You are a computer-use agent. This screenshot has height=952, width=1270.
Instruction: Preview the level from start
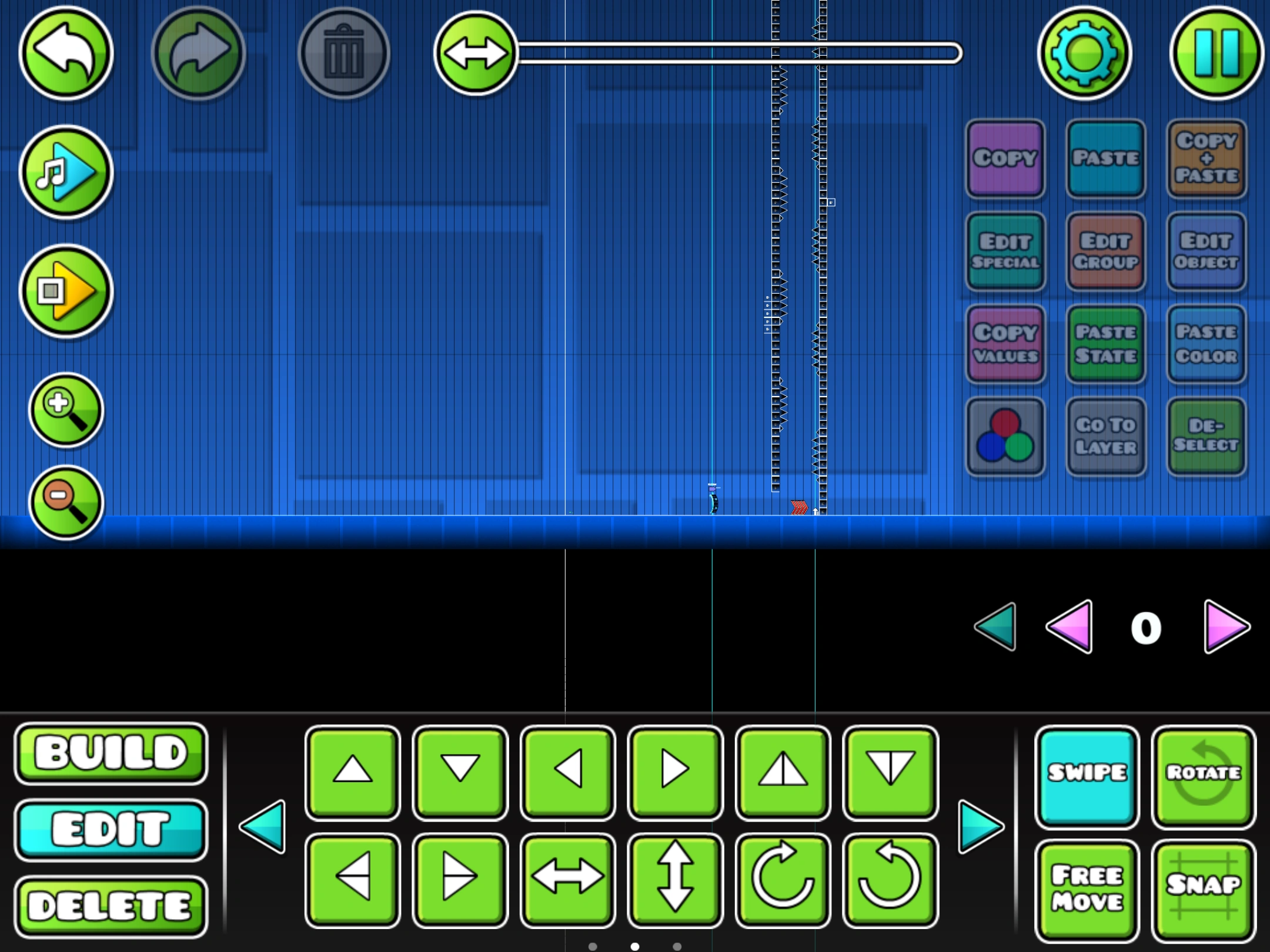click(x=66, y=291)
